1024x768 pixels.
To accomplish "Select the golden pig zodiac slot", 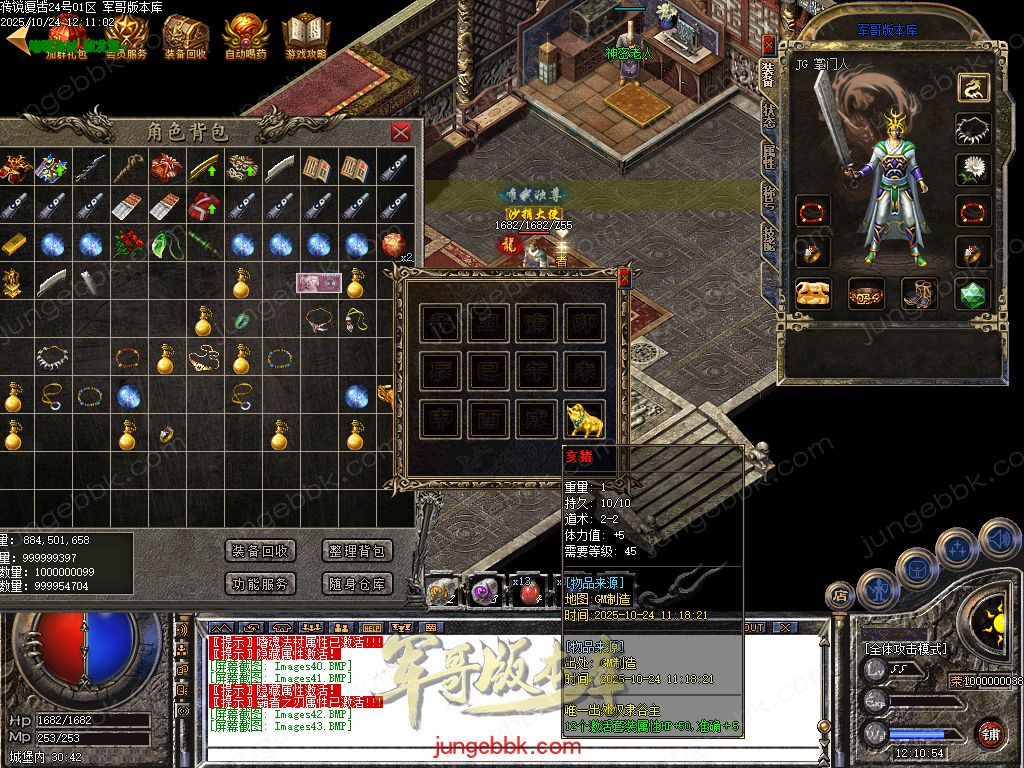I will (587, 418).
